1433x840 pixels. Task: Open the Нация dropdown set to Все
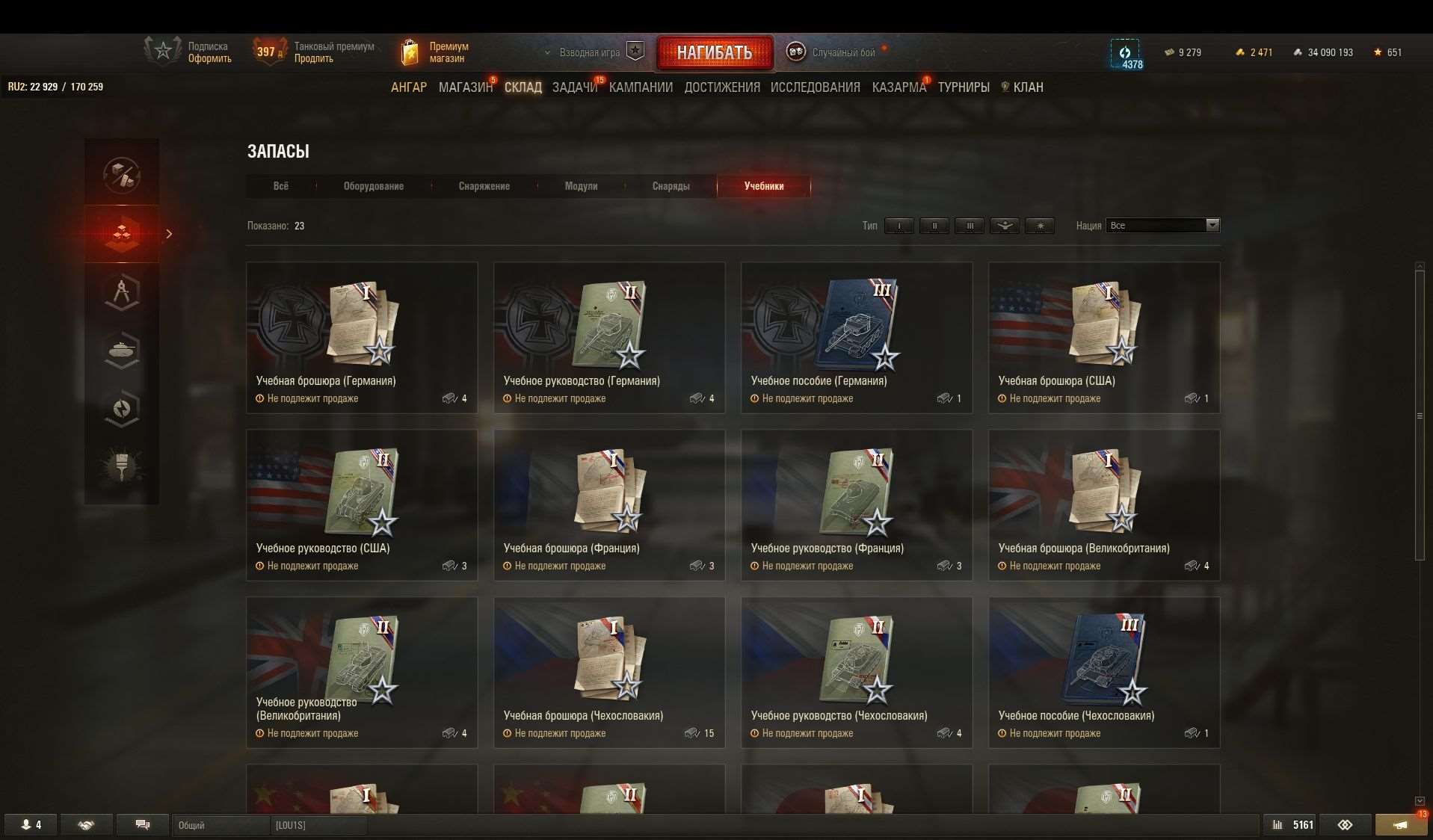pos(1162,225)
